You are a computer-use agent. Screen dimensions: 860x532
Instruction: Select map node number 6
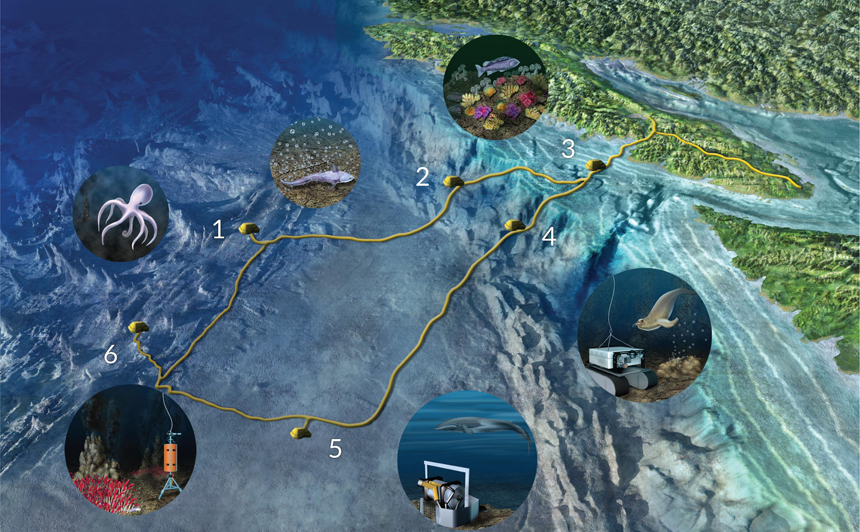pos(139,327)
